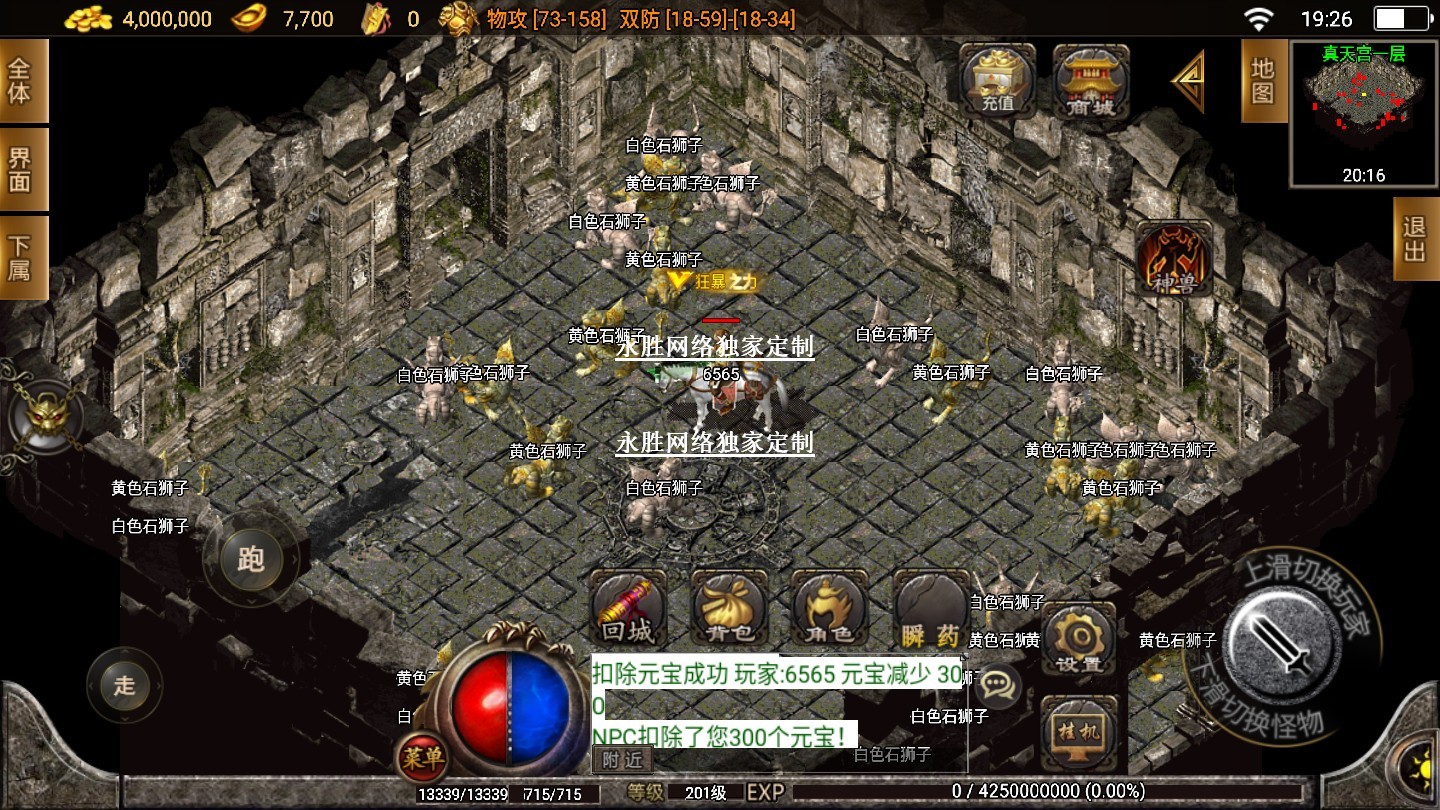This screenshot has height=810, width=1440.
Task: Switch to 跑 run mode
Action: [x=250, y=559]
